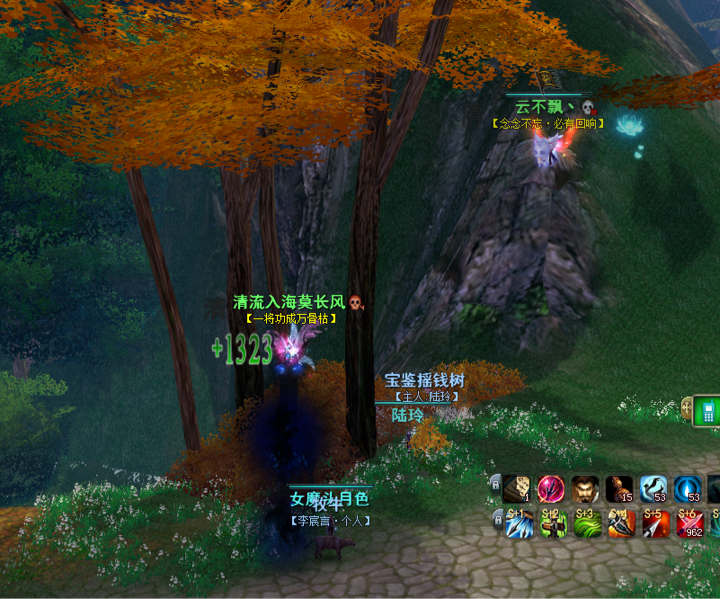The width and height of the screenshot is (720, 599).
Task: Toggle the lower hotbar lock
Action: [x=495, y=517]
